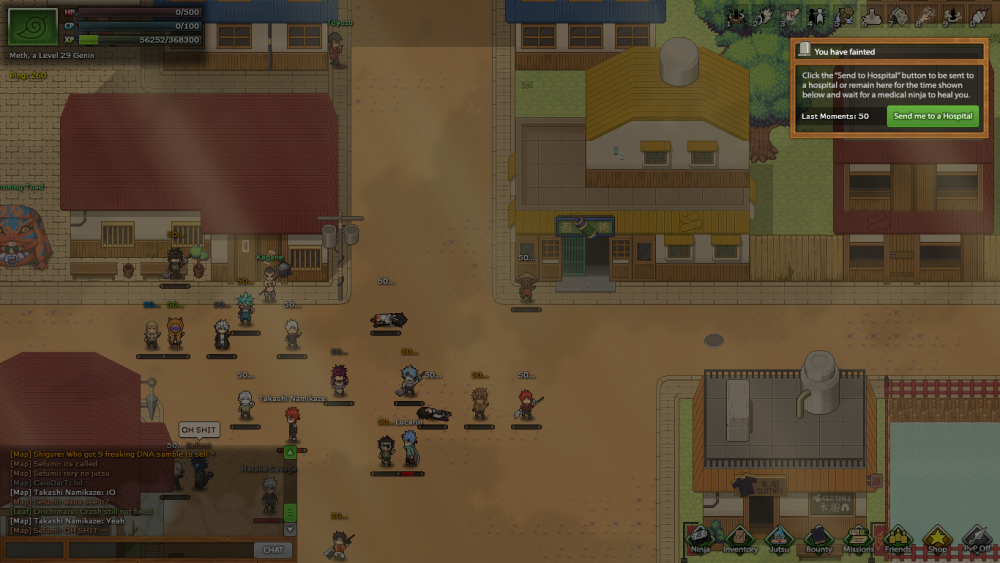1000x563 pixels.
Task: Toggle the PvP Off kunai button
Action: point(976,539)
